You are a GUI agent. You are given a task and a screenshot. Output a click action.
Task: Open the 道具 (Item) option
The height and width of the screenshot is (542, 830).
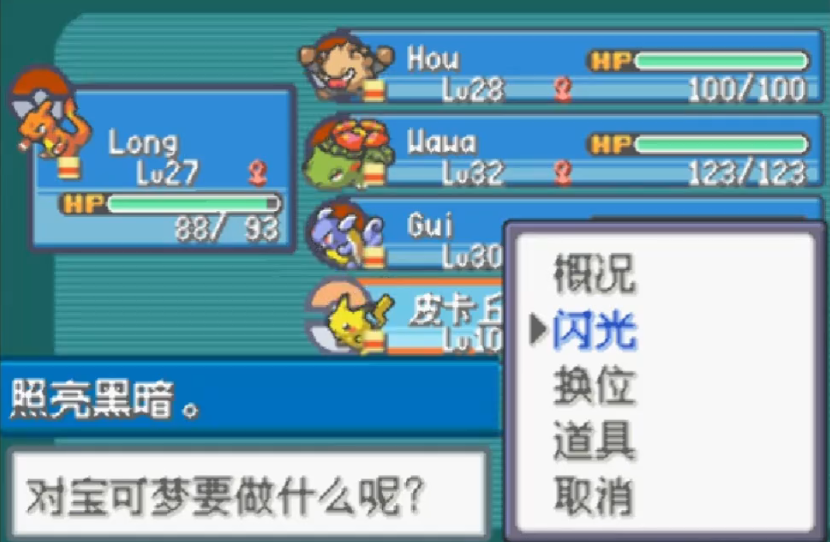[x=594, y=441]
